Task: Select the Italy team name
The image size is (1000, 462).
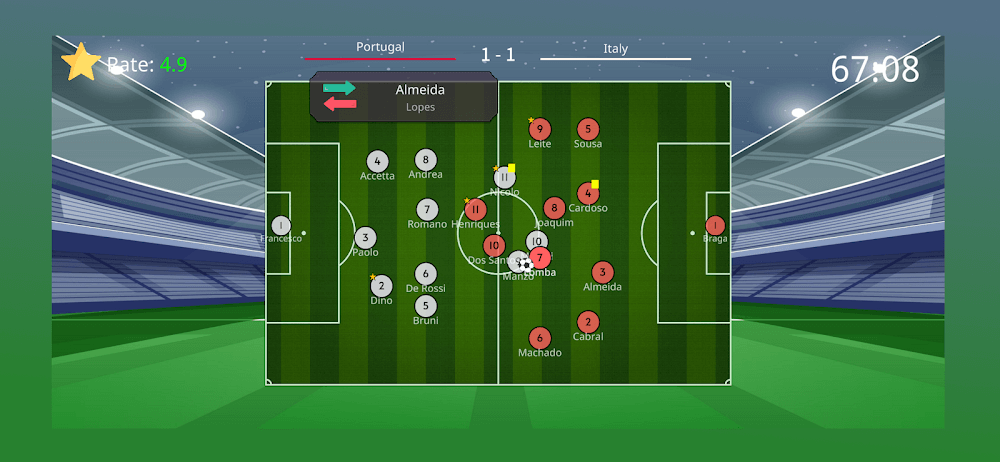Action: coord(616,48)
